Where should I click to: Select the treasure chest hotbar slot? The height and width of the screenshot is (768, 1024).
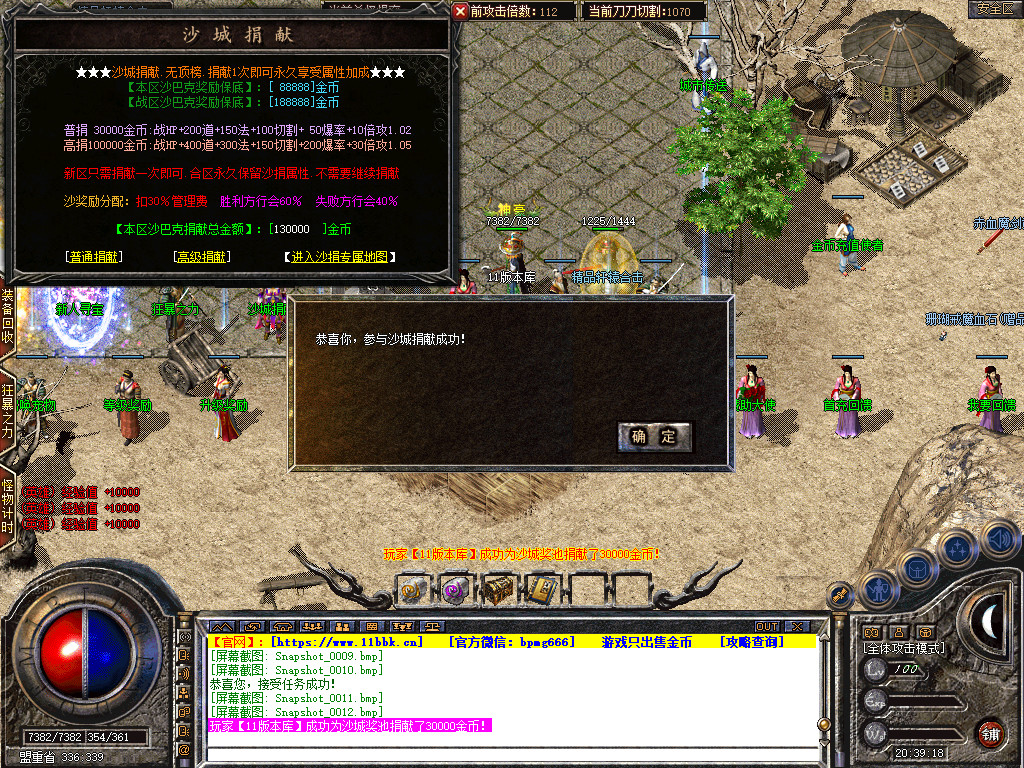pos(498,590)
